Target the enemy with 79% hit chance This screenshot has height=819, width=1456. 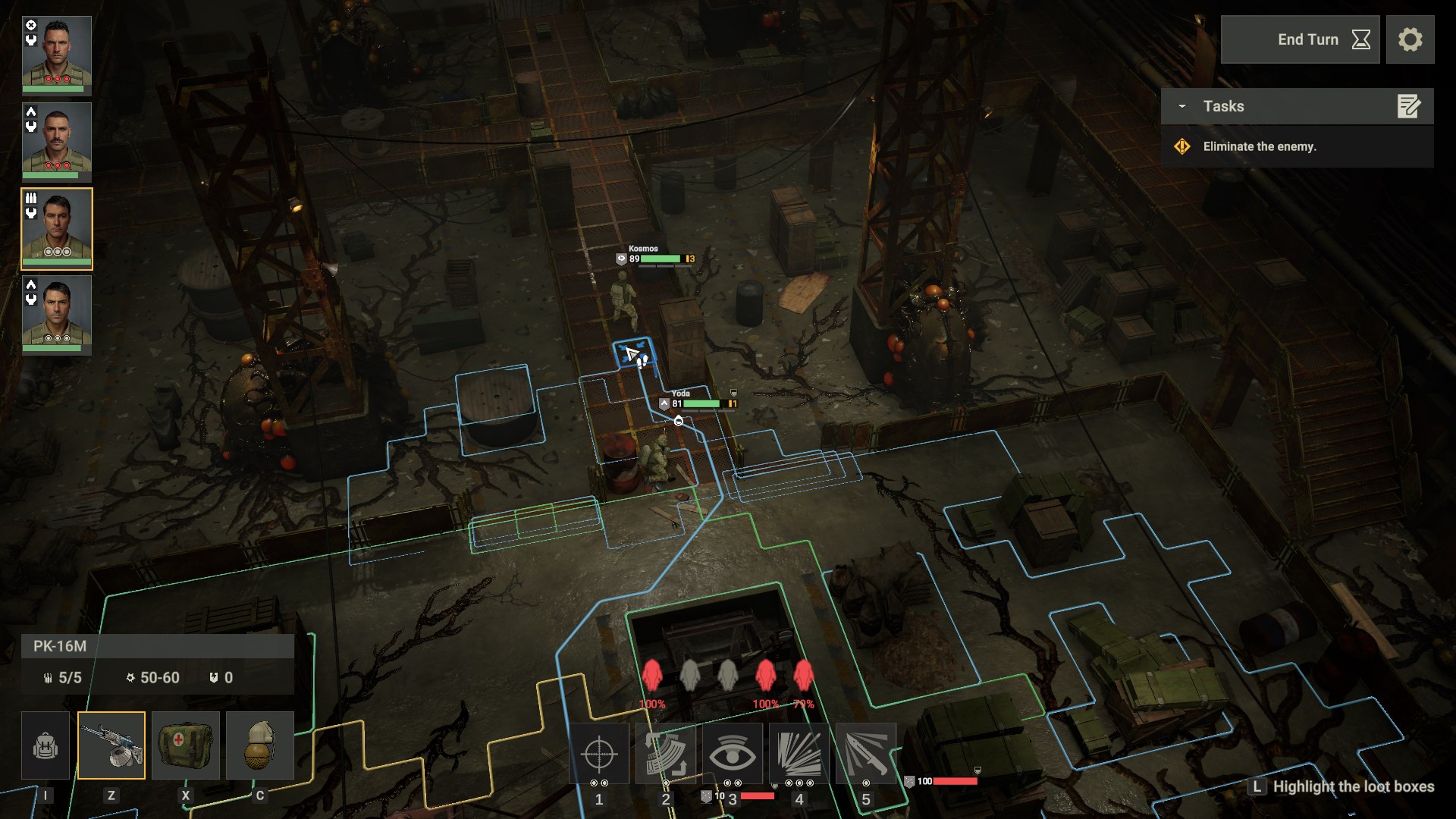click(803, 676)
